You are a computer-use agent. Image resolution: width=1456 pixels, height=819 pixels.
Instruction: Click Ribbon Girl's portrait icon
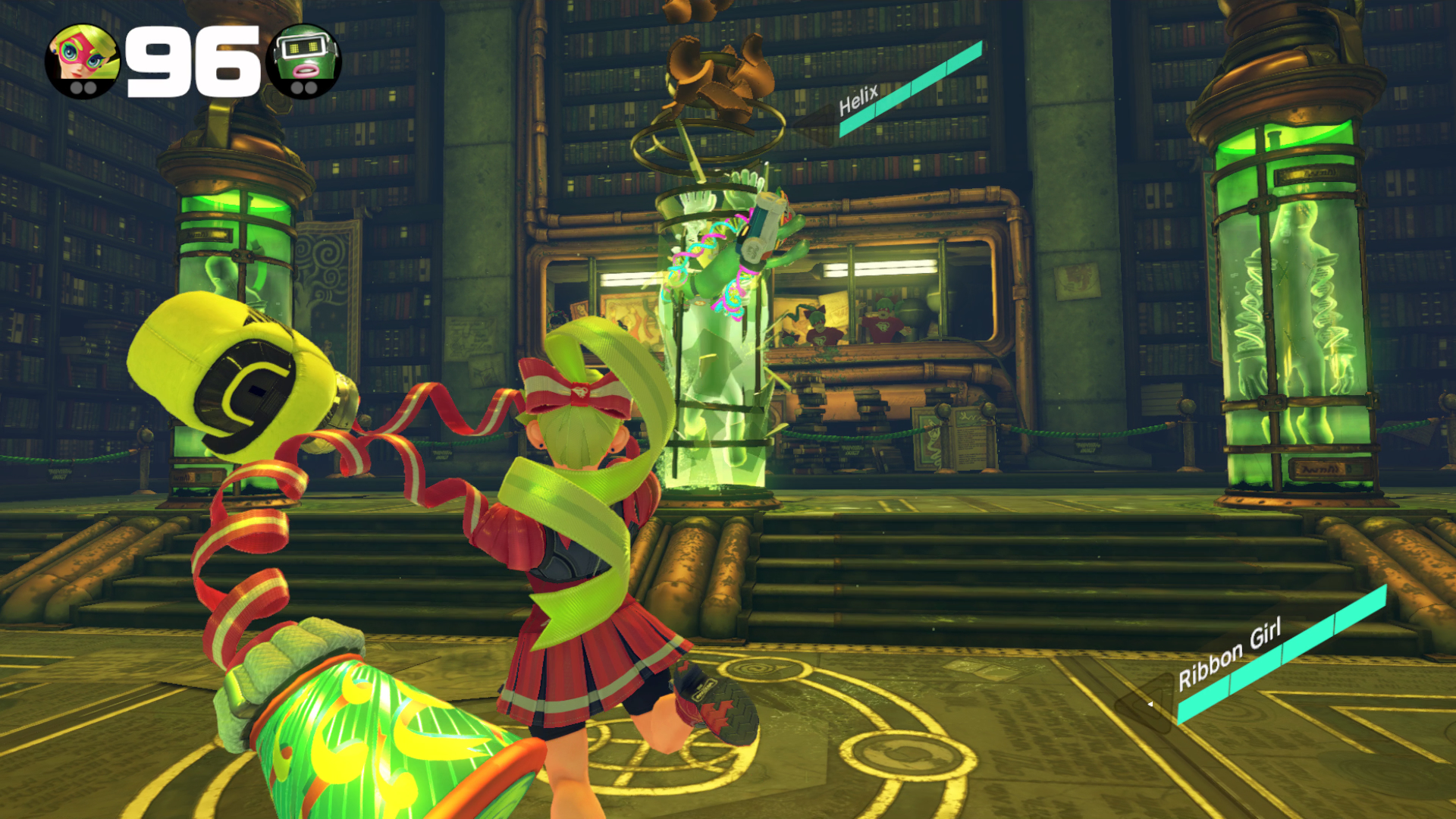[x=83, y=61]
